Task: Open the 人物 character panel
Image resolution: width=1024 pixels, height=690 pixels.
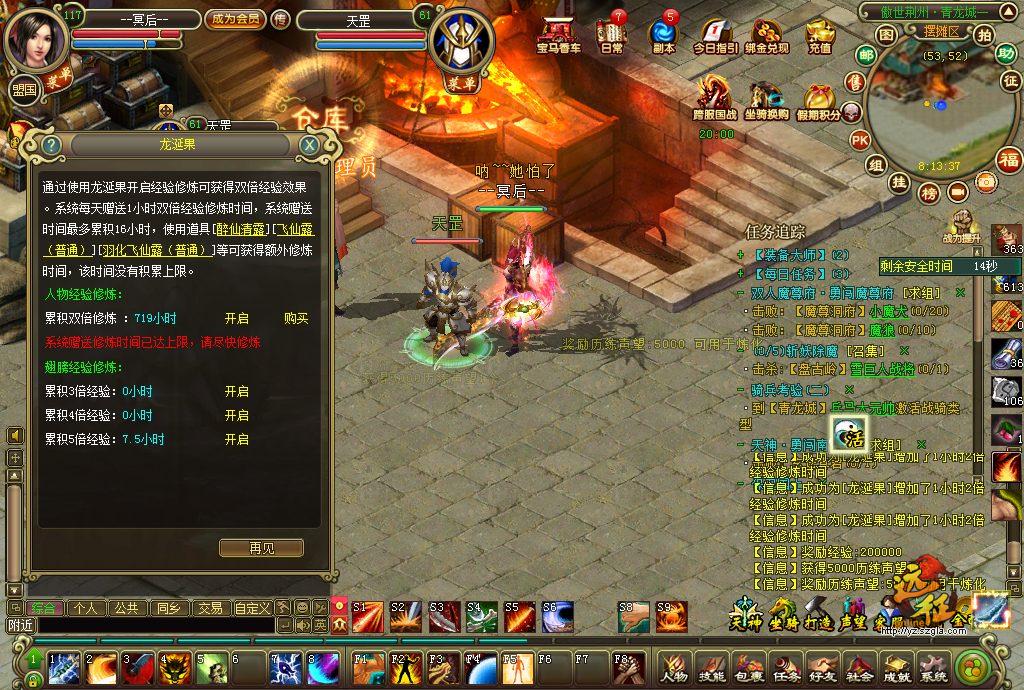Action: tap(673, 667)
